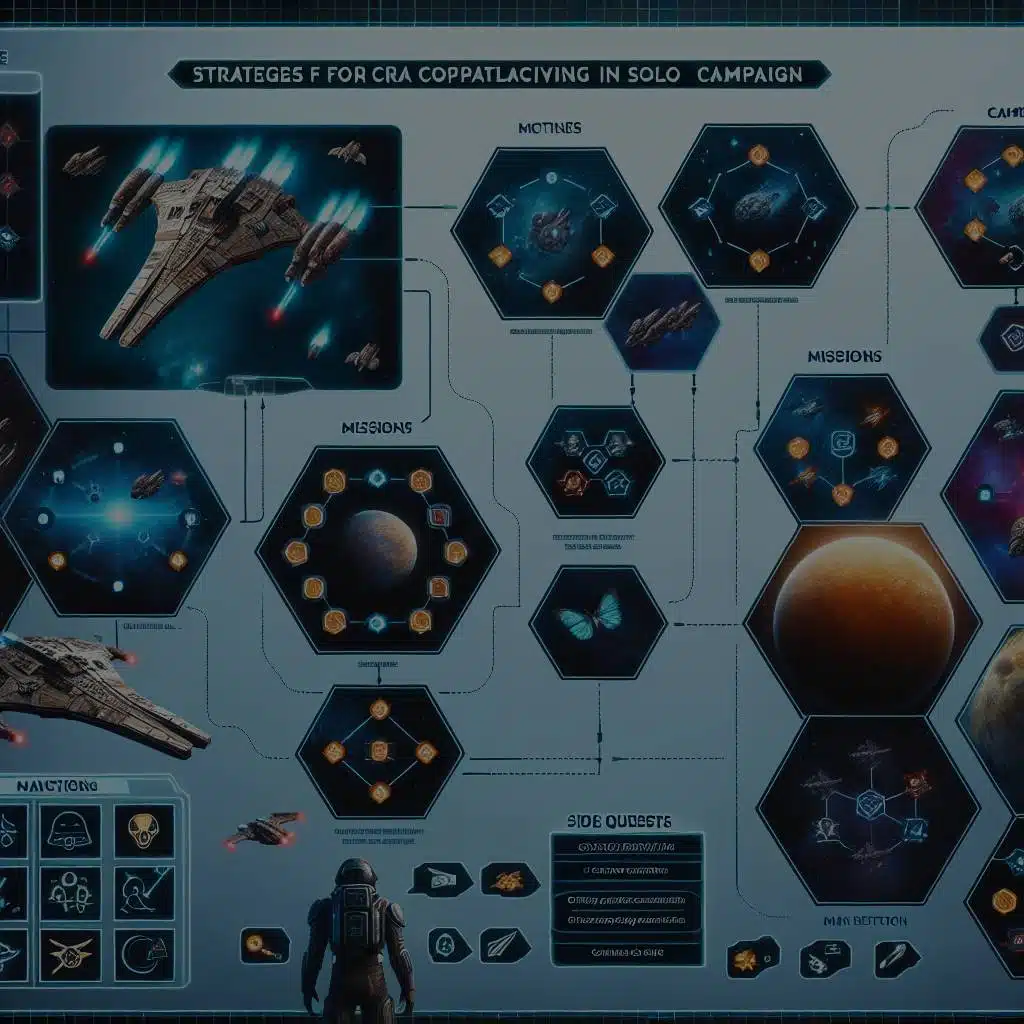View the large battleship preview panel

tap(223, 256)
